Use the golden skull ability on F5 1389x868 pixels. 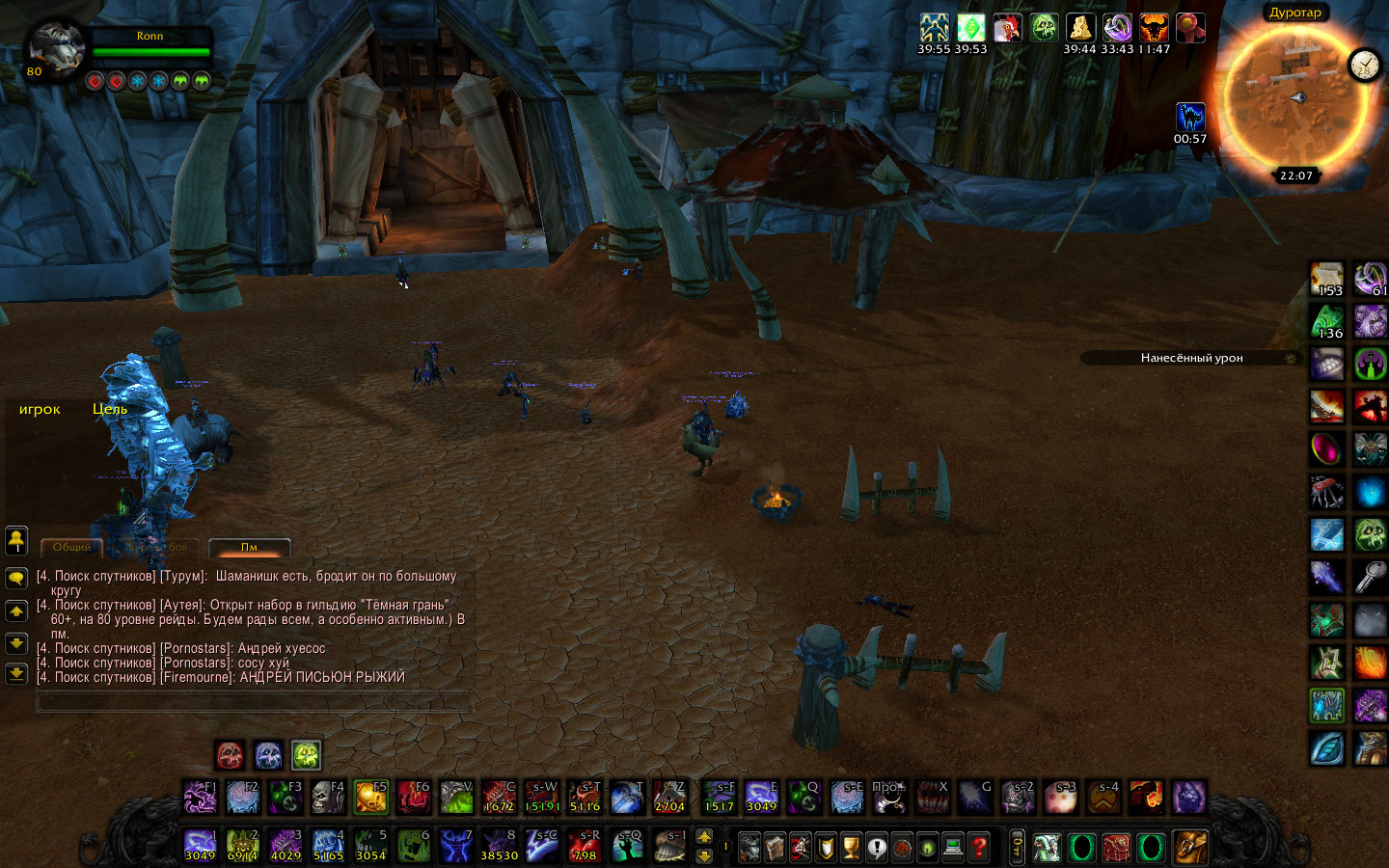click(x=370, y=798)
